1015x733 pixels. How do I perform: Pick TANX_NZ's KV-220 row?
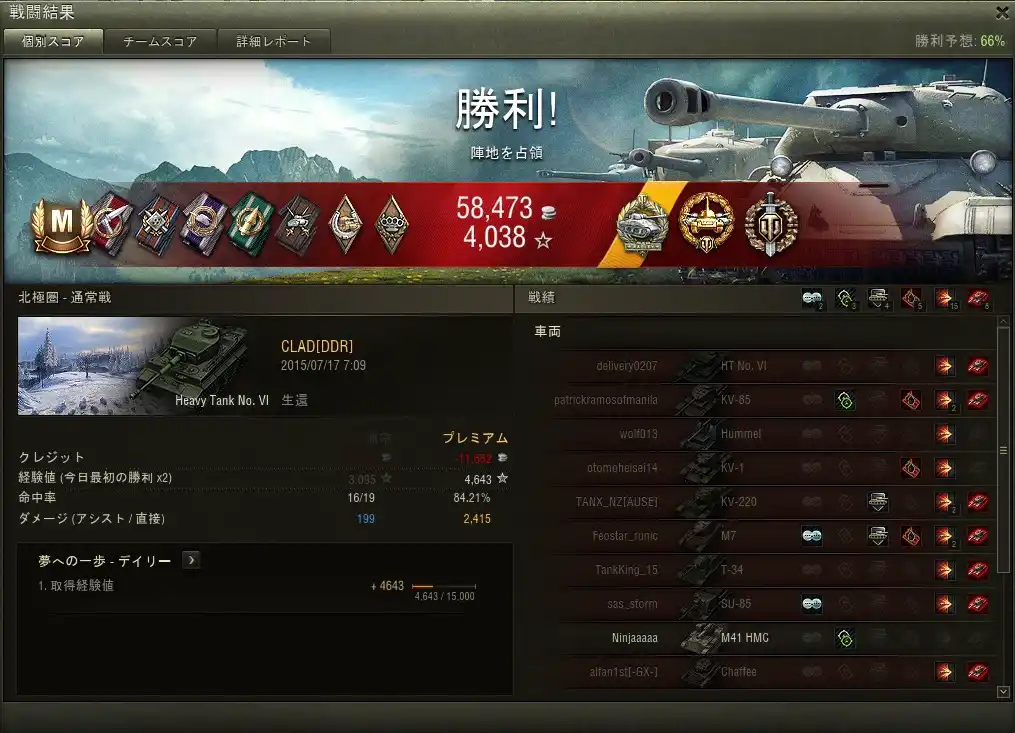point(760,502)
